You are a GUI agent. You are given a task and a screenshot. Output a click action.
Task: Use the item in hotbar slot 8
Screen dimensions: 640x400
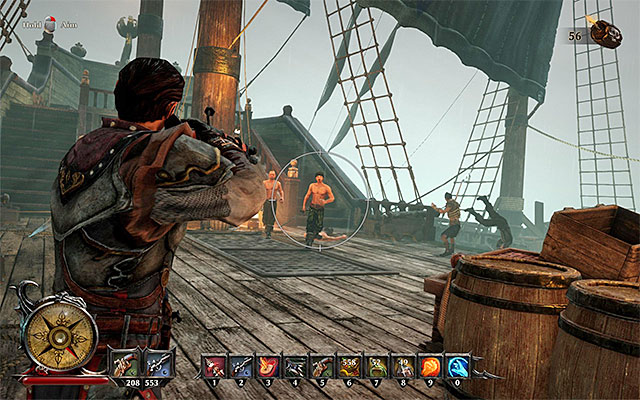coord(403,367)
